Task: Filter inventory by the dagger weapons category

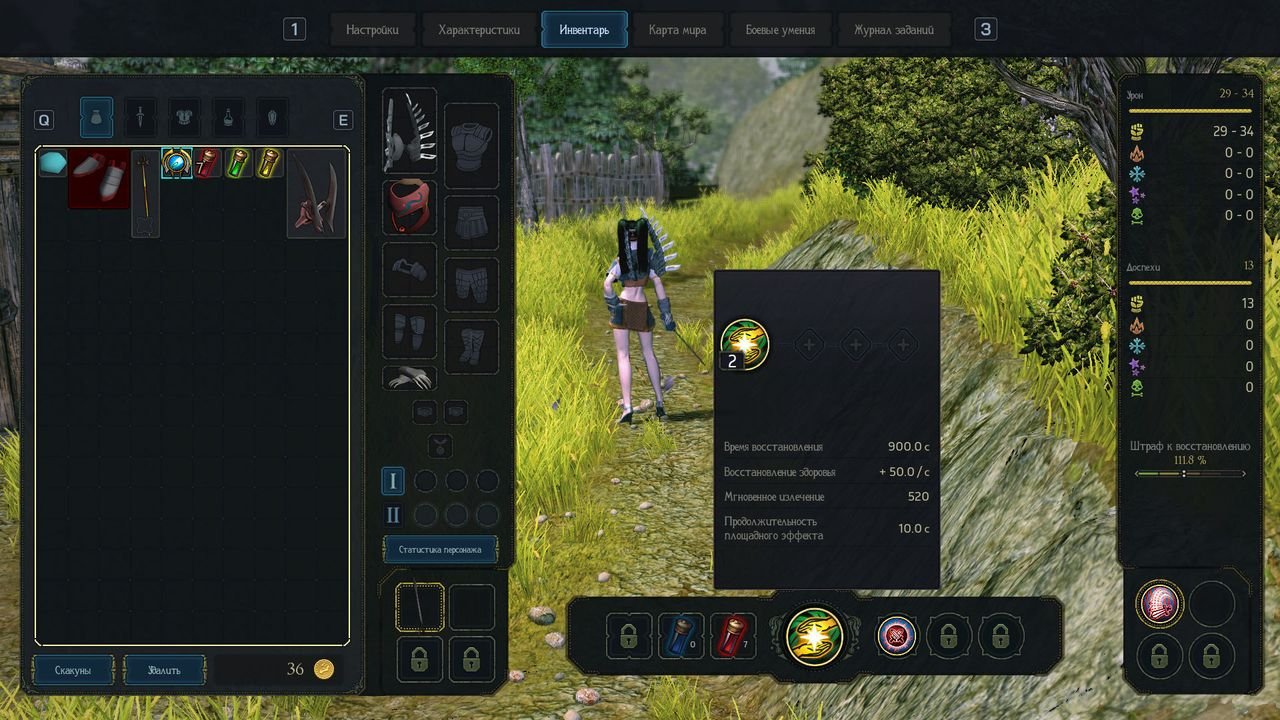Action: (140, 118)
